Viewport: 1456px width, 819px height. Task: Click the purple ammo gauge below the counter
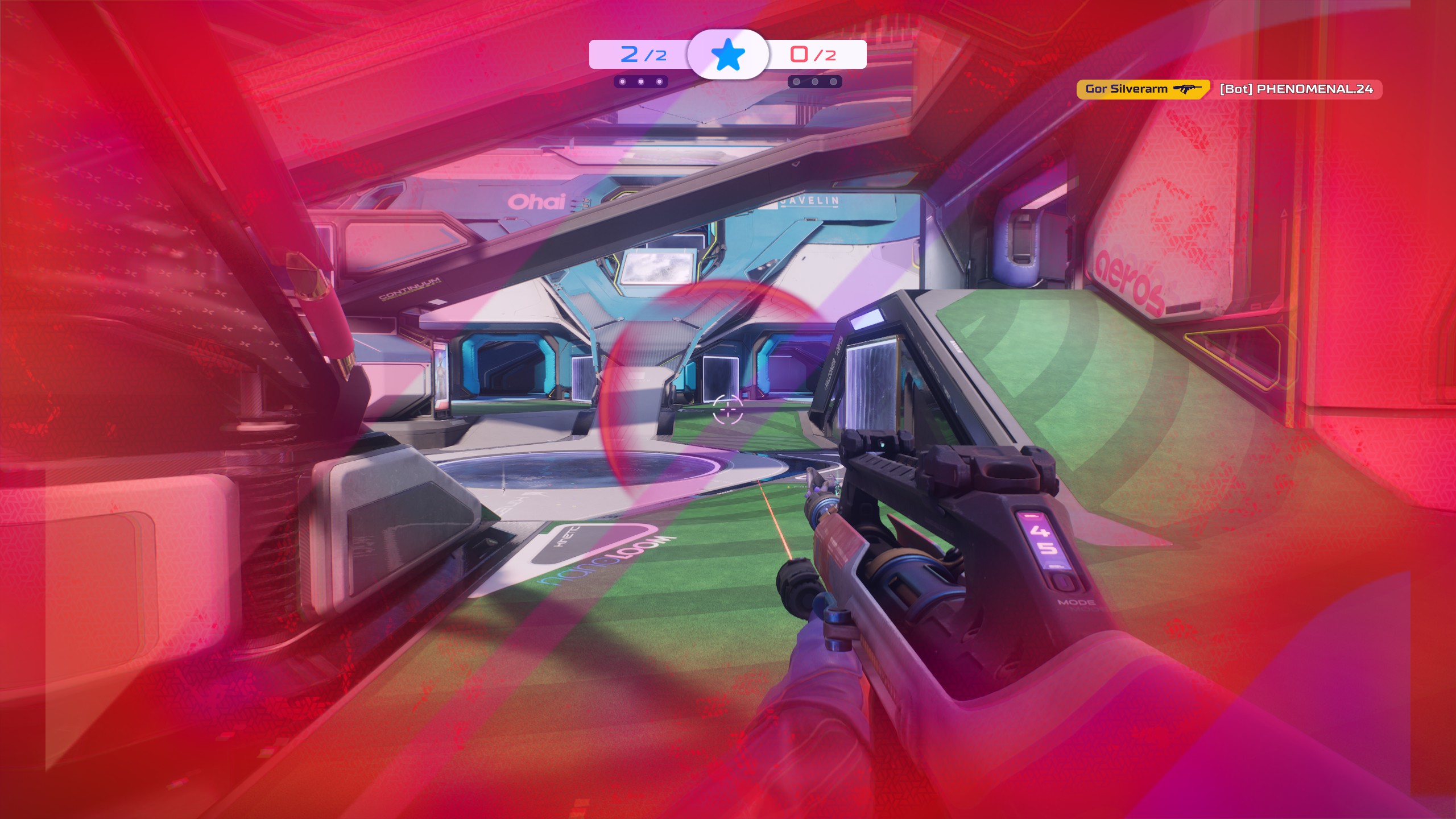pyautogui.click(x=1056, y=566)
